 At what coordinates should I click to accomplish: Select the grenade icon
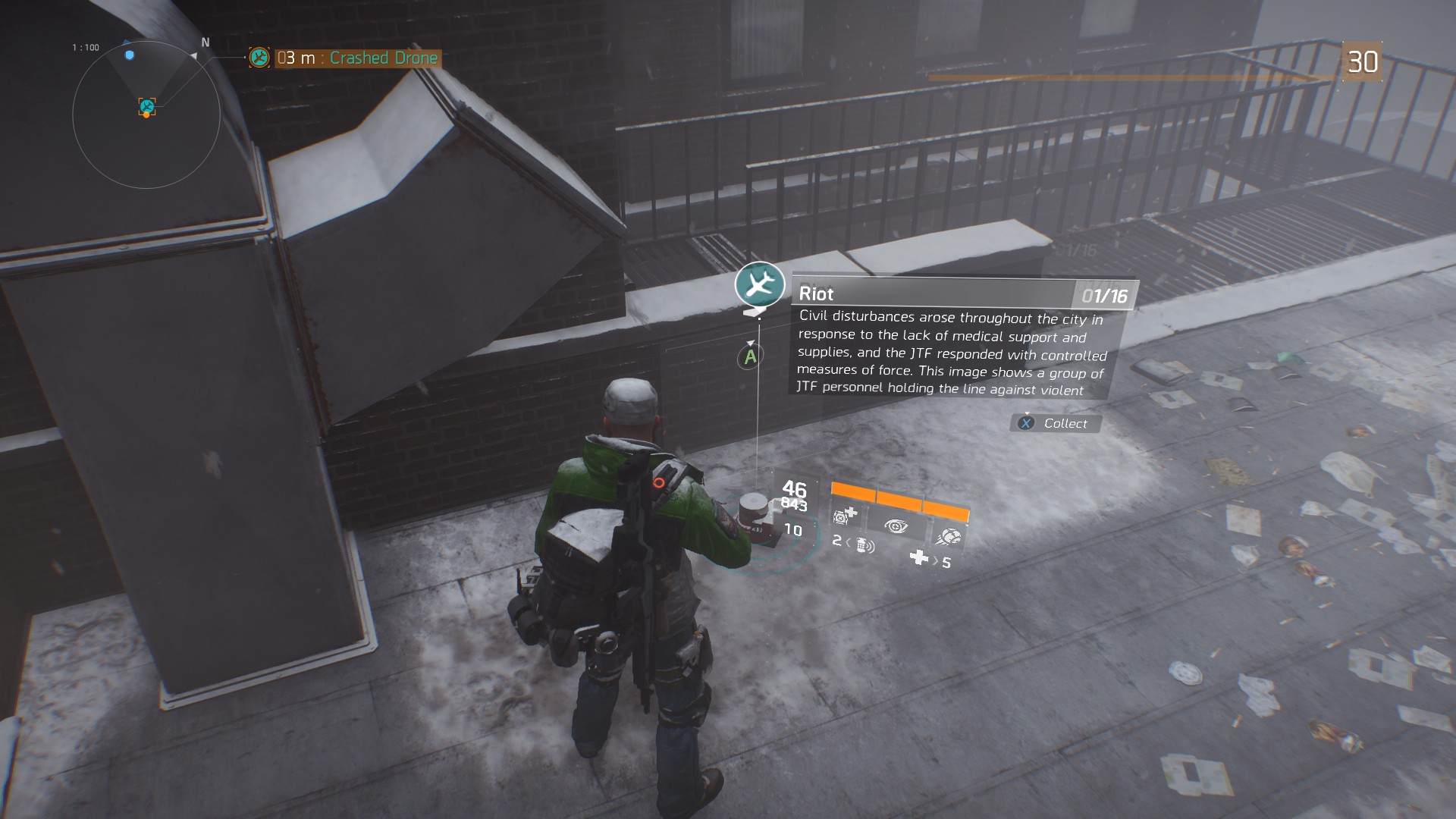click(x=864, y=545)
